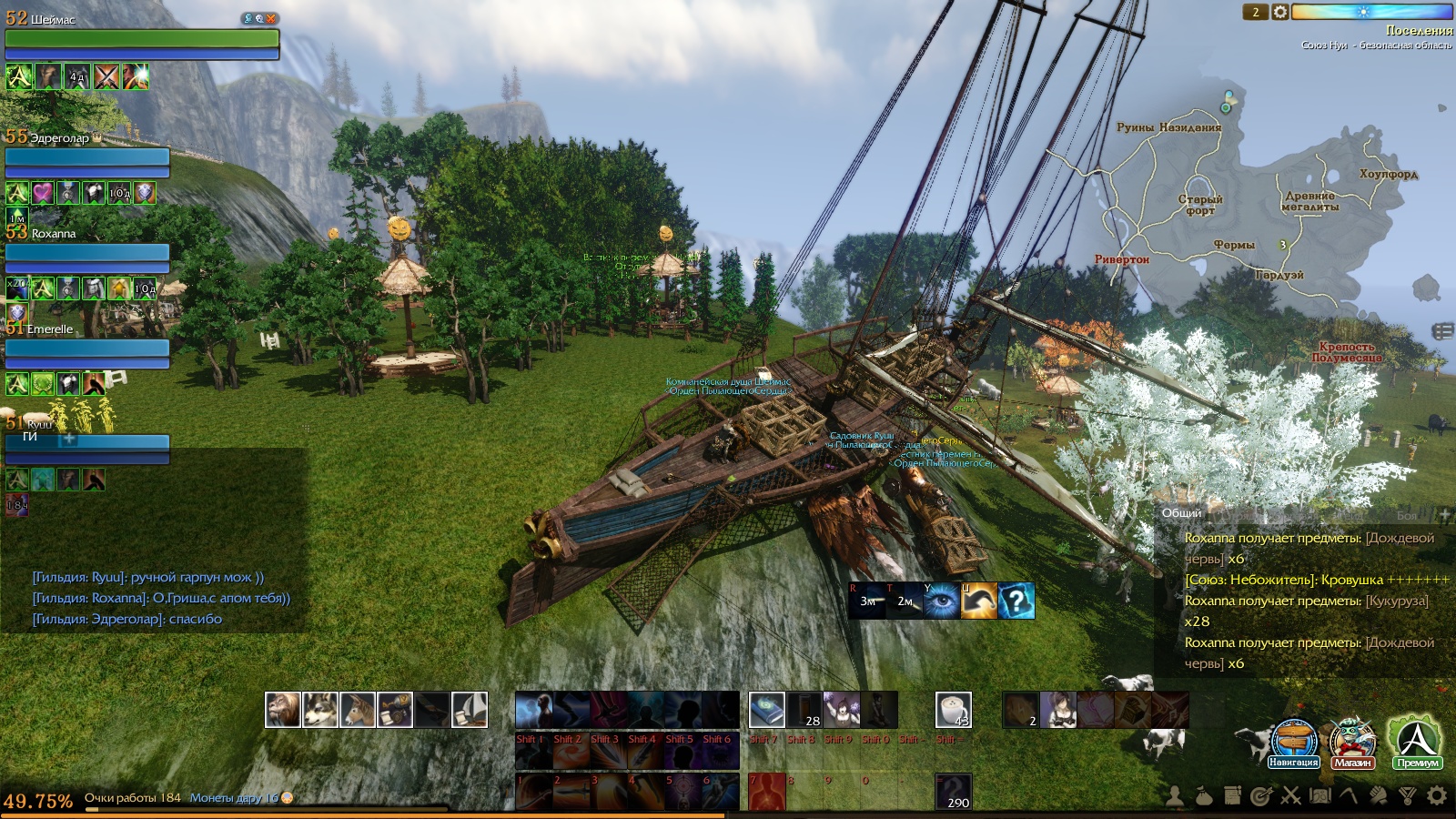This screenshot has width=1456, height=819.
Task: Select the sailing ship hotbar slot
Action: 470,710
